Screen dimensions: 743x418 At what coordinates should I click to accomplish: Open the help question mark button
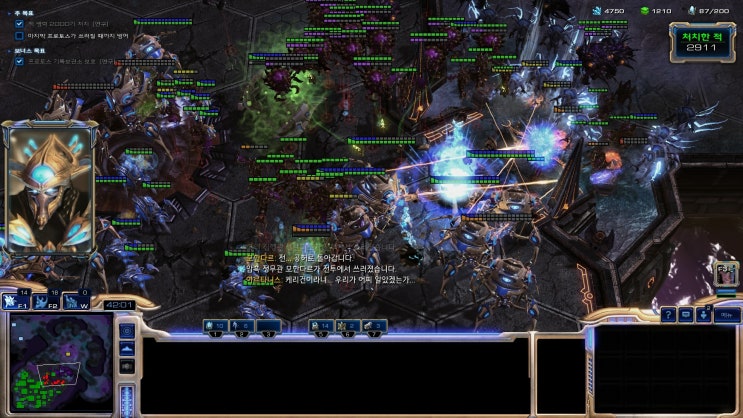(x=668, y=314)
